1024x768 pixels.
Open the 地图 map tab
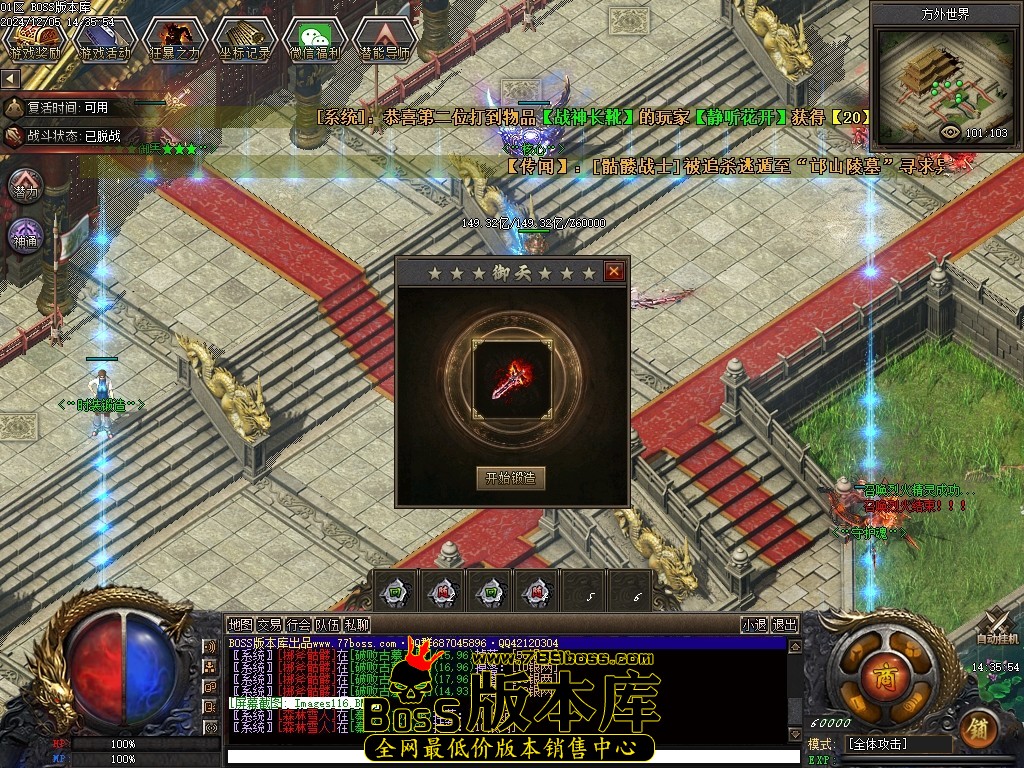click(x=240, y=625)
